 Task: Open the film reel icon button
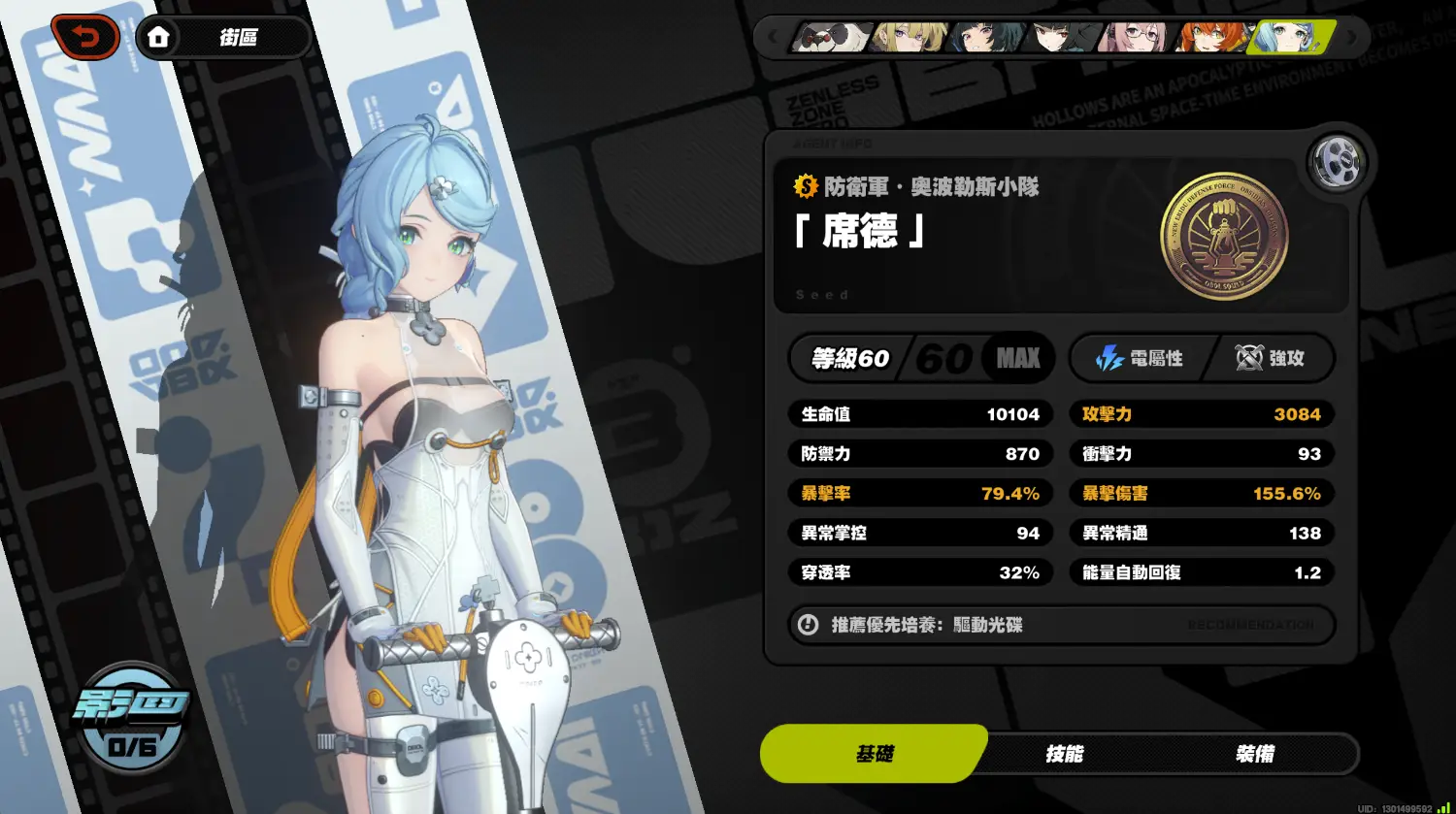click(x=1336, y=162)
